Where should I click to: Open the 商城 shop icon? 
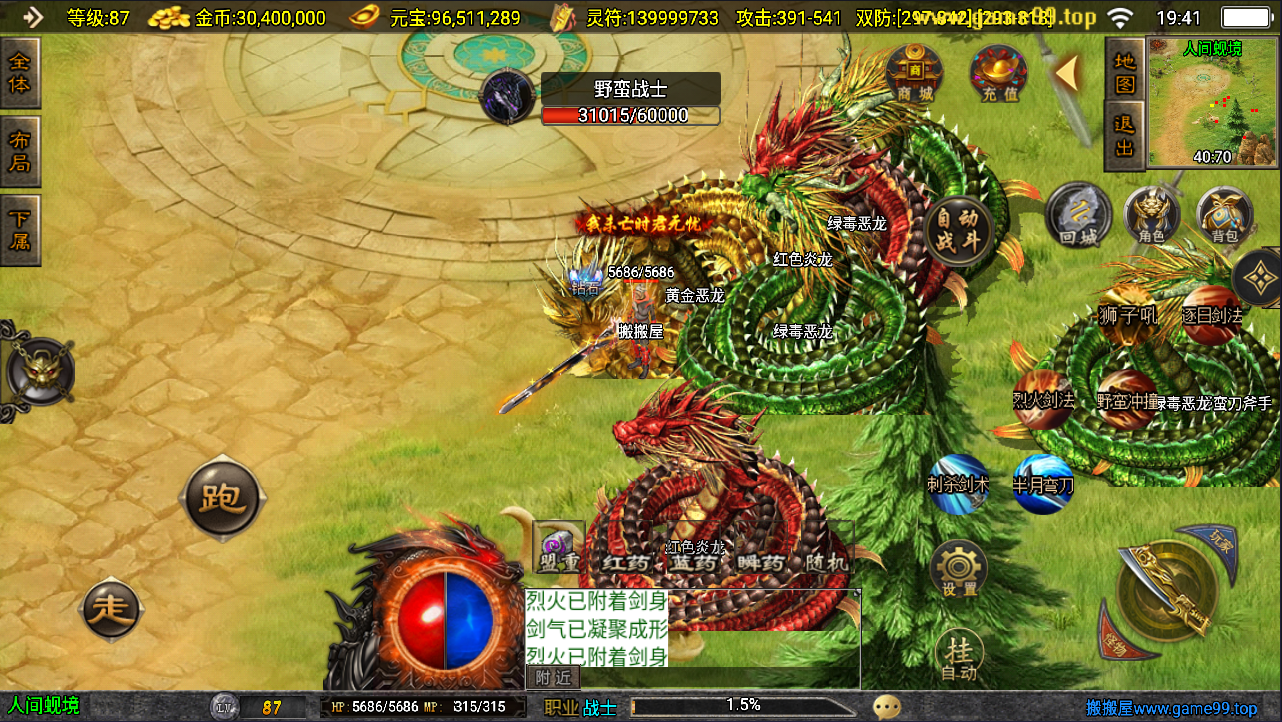[x=914, y=74]
